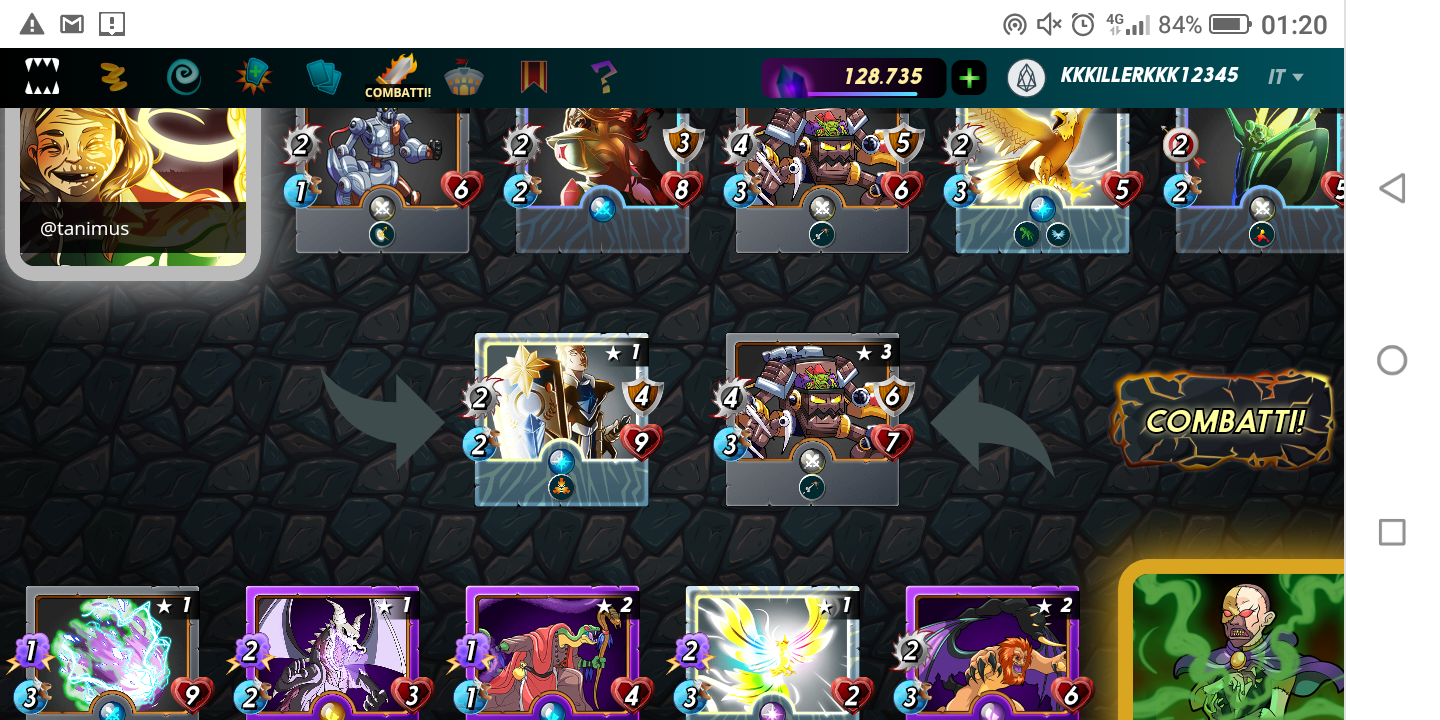Open the red banner guild icon
This screenshot has height=720, width=1440.
534,77
